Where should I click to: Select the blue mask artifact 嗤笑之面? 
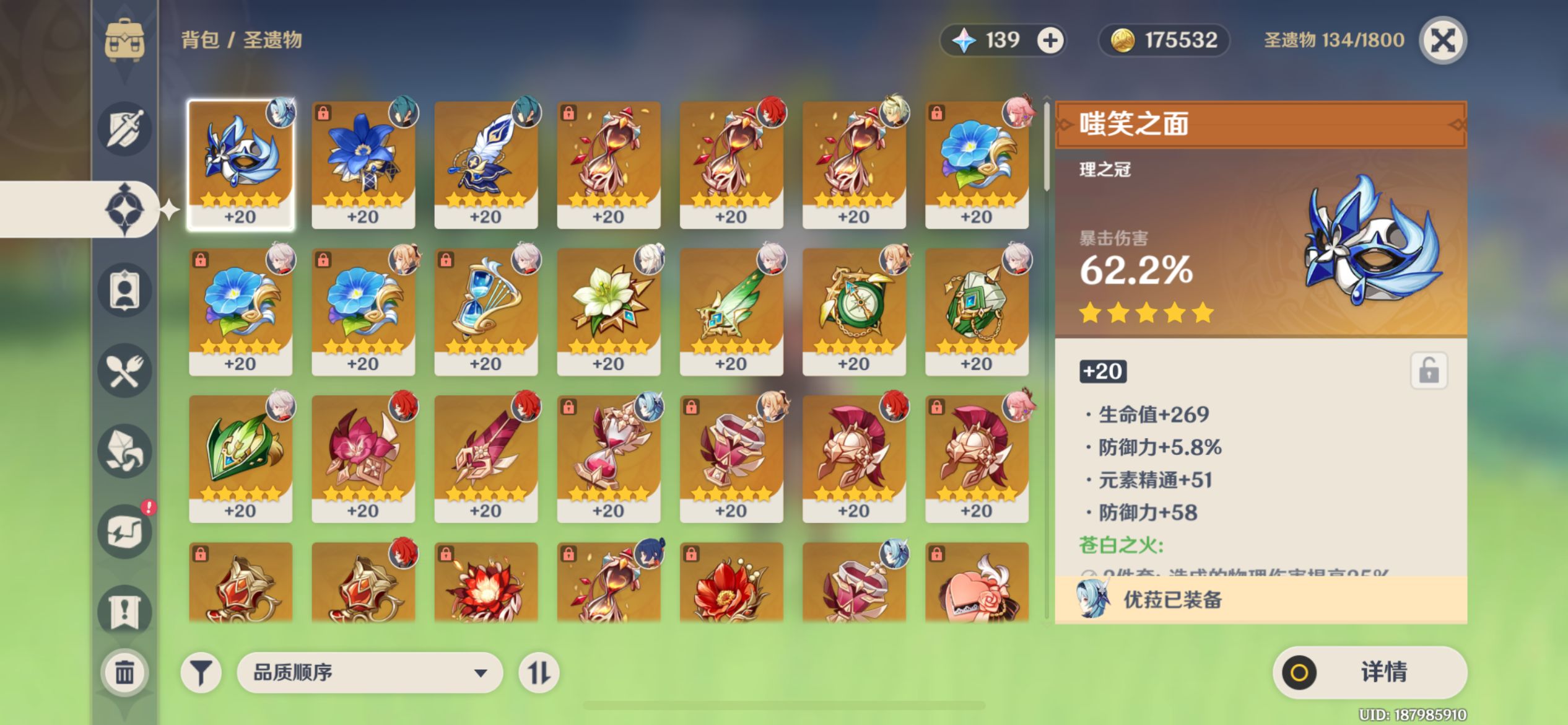point(240,164)
